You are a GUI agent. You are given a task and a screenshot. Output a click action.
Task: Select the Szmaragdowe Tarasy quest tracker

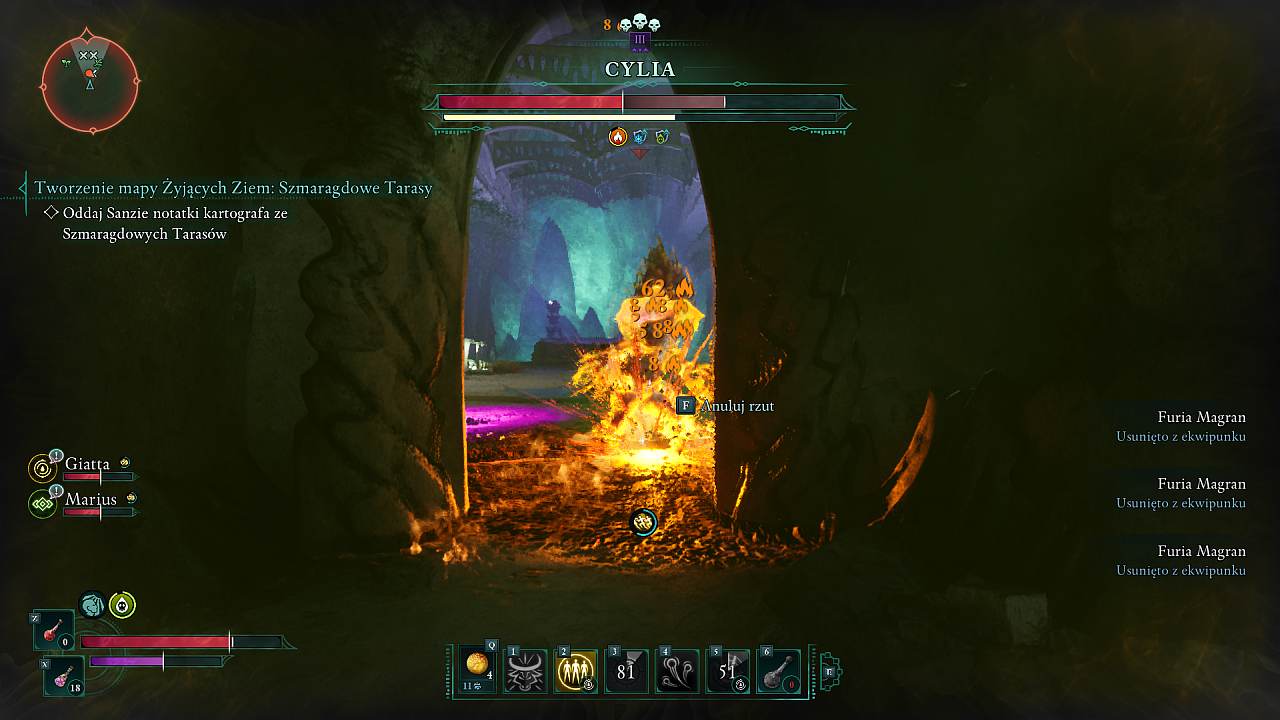point(233,188)
